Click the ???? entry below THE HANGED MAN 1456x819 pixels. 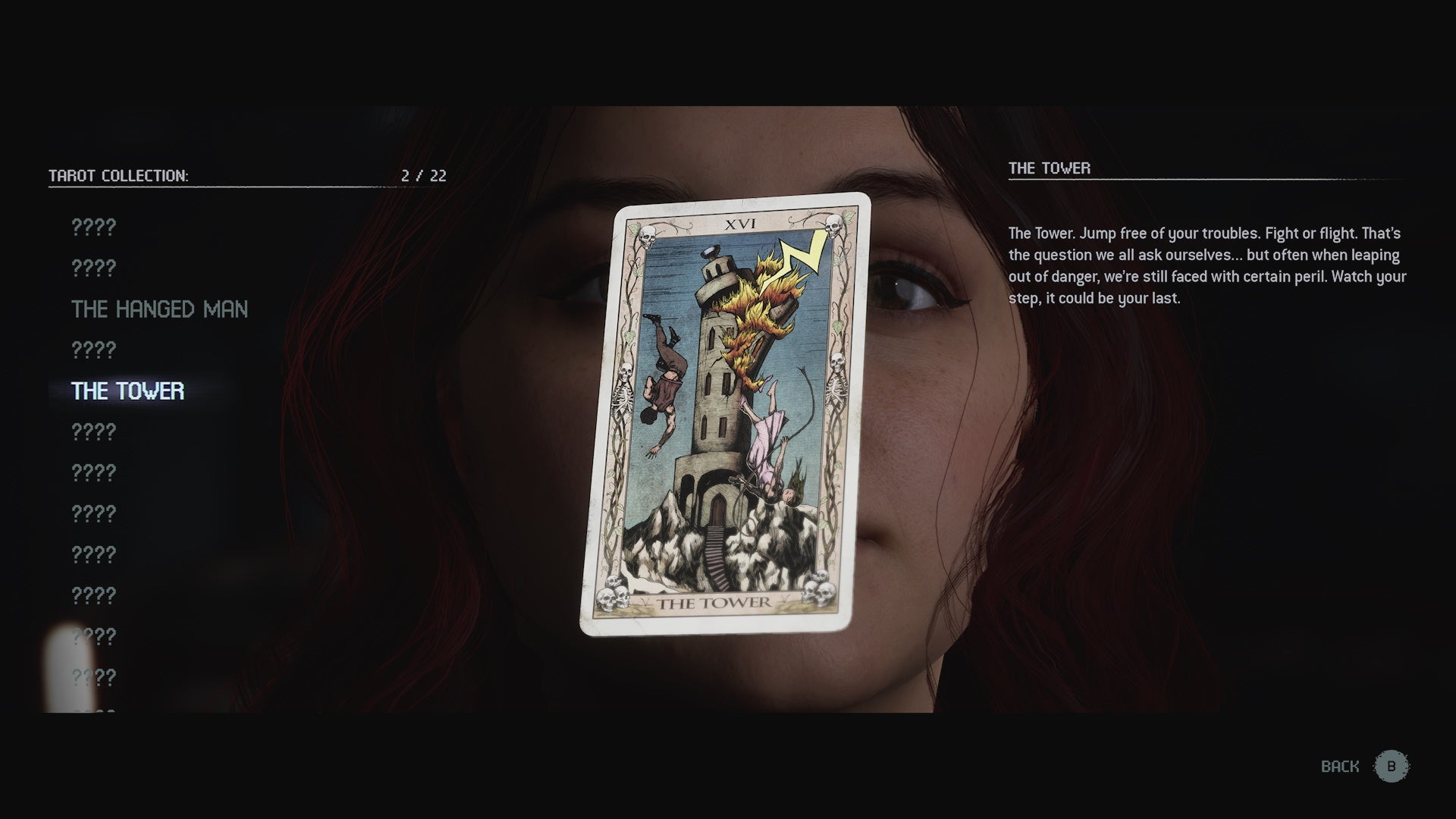[x=93, y=350]
